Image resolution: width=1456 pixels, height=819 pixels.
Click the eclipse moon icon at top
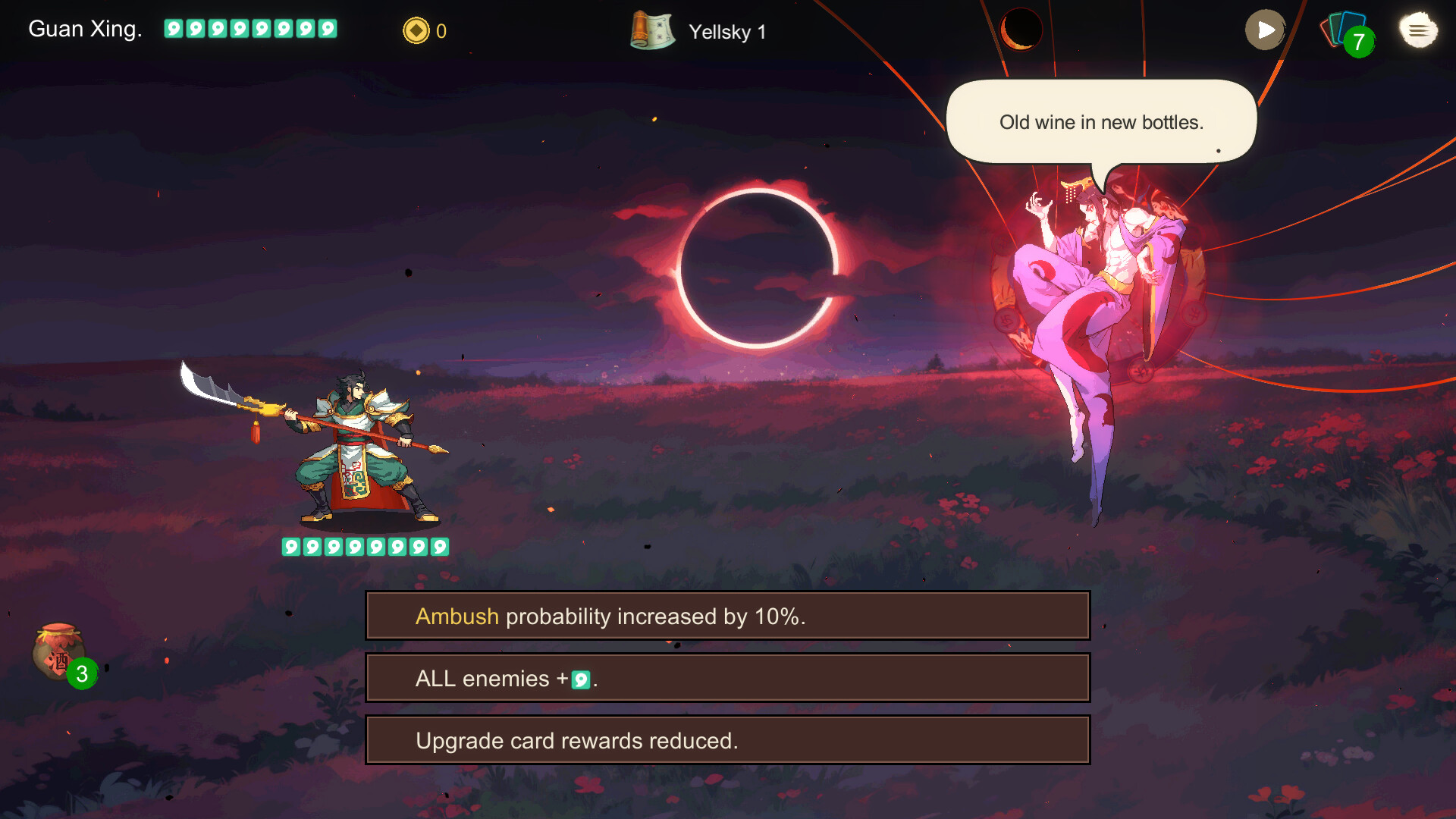[1020, 30]
